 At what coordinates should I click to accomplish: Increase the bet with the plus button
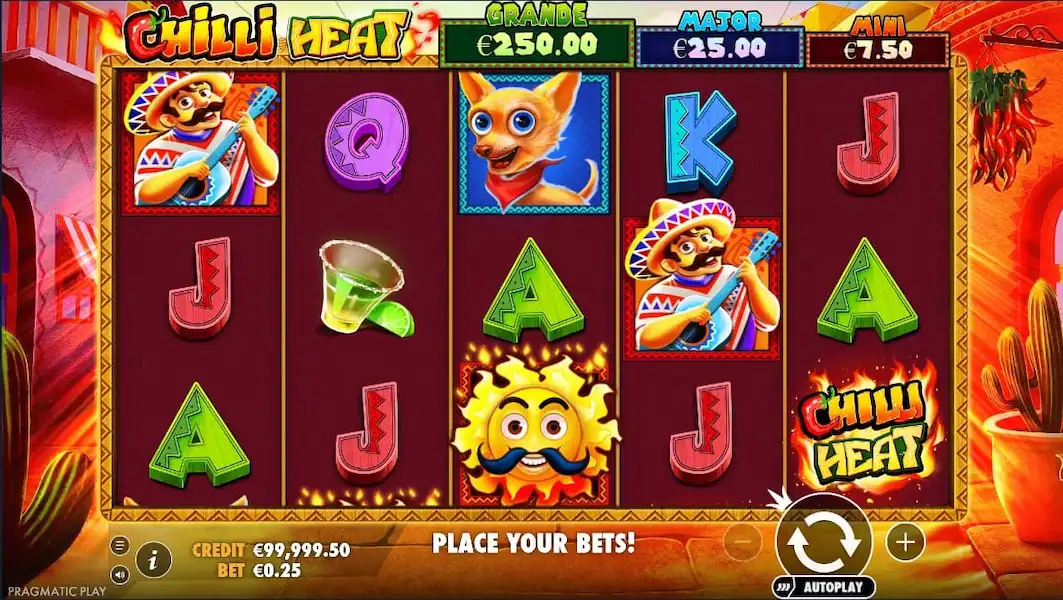905,542
